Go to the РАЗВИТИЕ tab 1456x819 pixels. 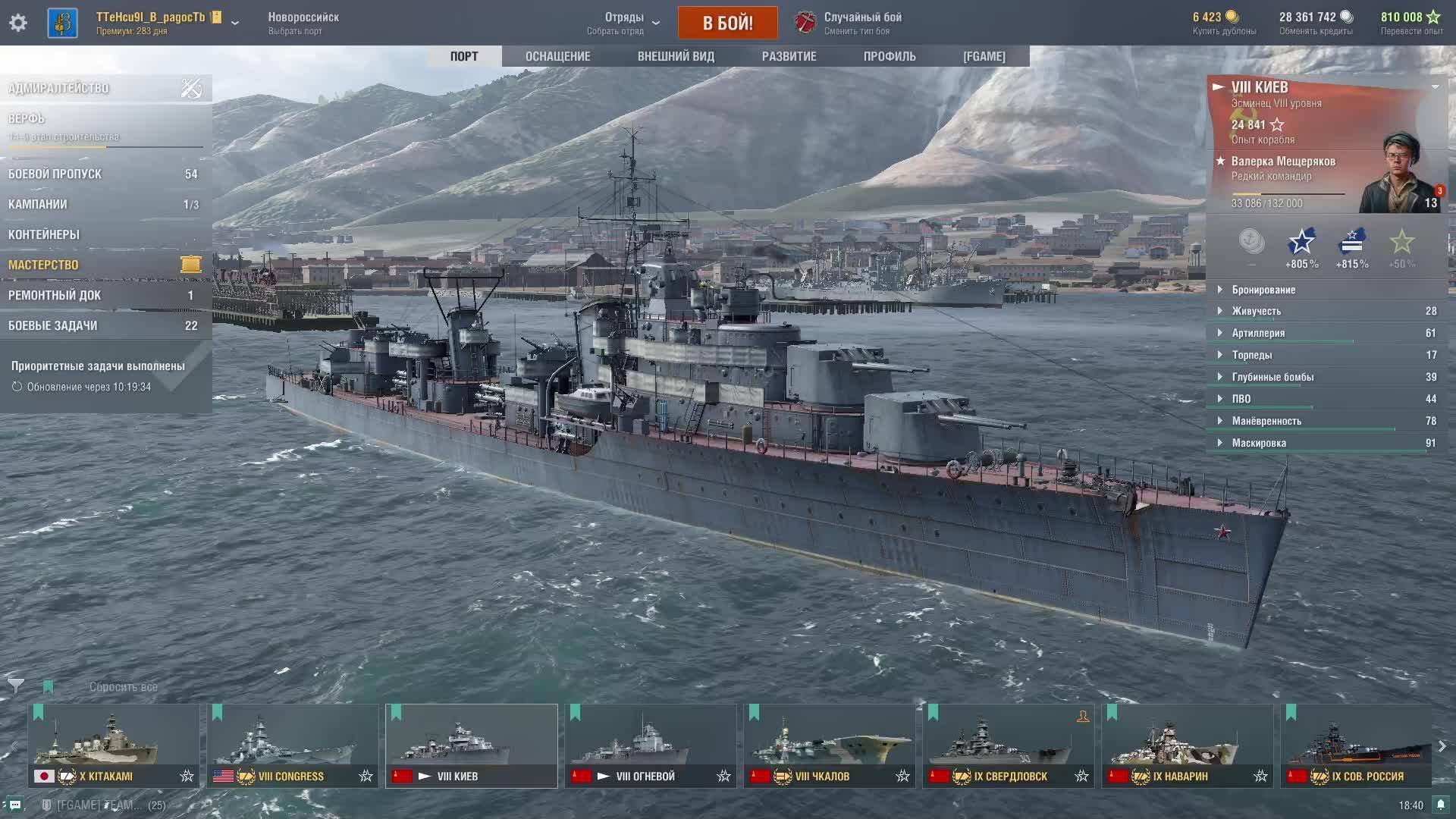coord(789,56)
